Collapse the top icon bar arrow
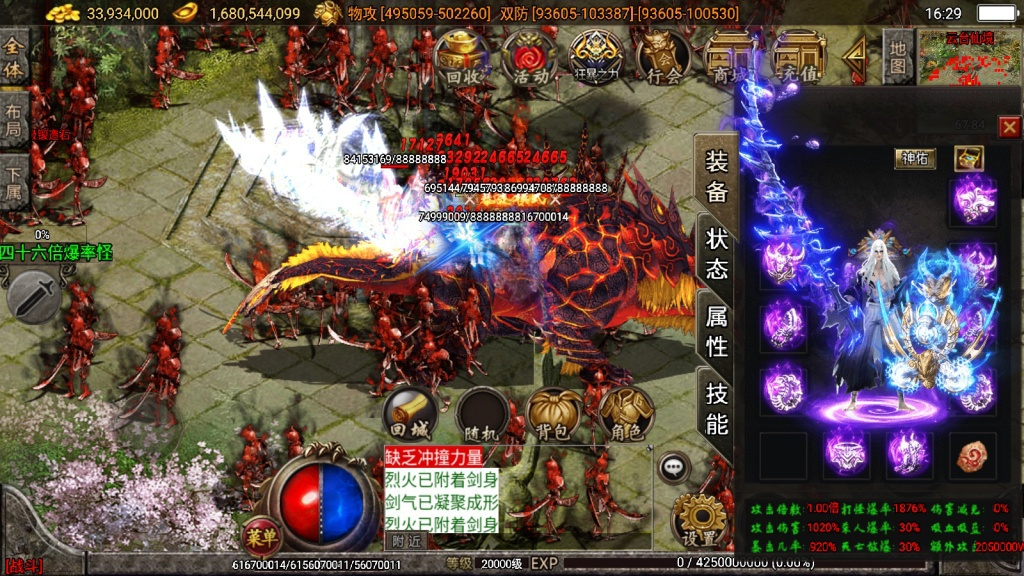The image size is (1024, 576). tap(853, 60)
